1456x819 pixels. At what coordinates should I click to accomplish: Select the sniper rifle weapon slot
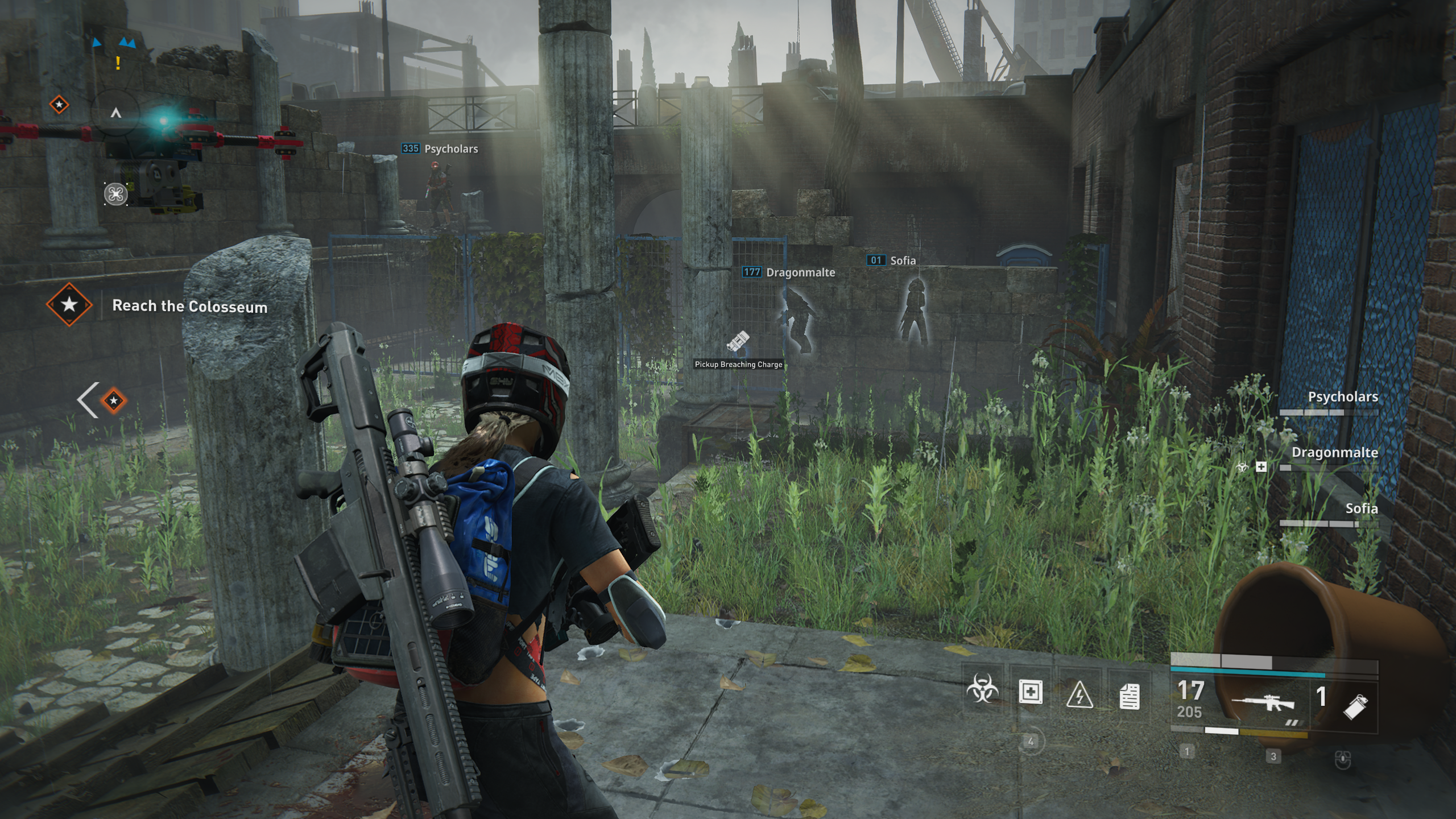tap(1263, 703)
